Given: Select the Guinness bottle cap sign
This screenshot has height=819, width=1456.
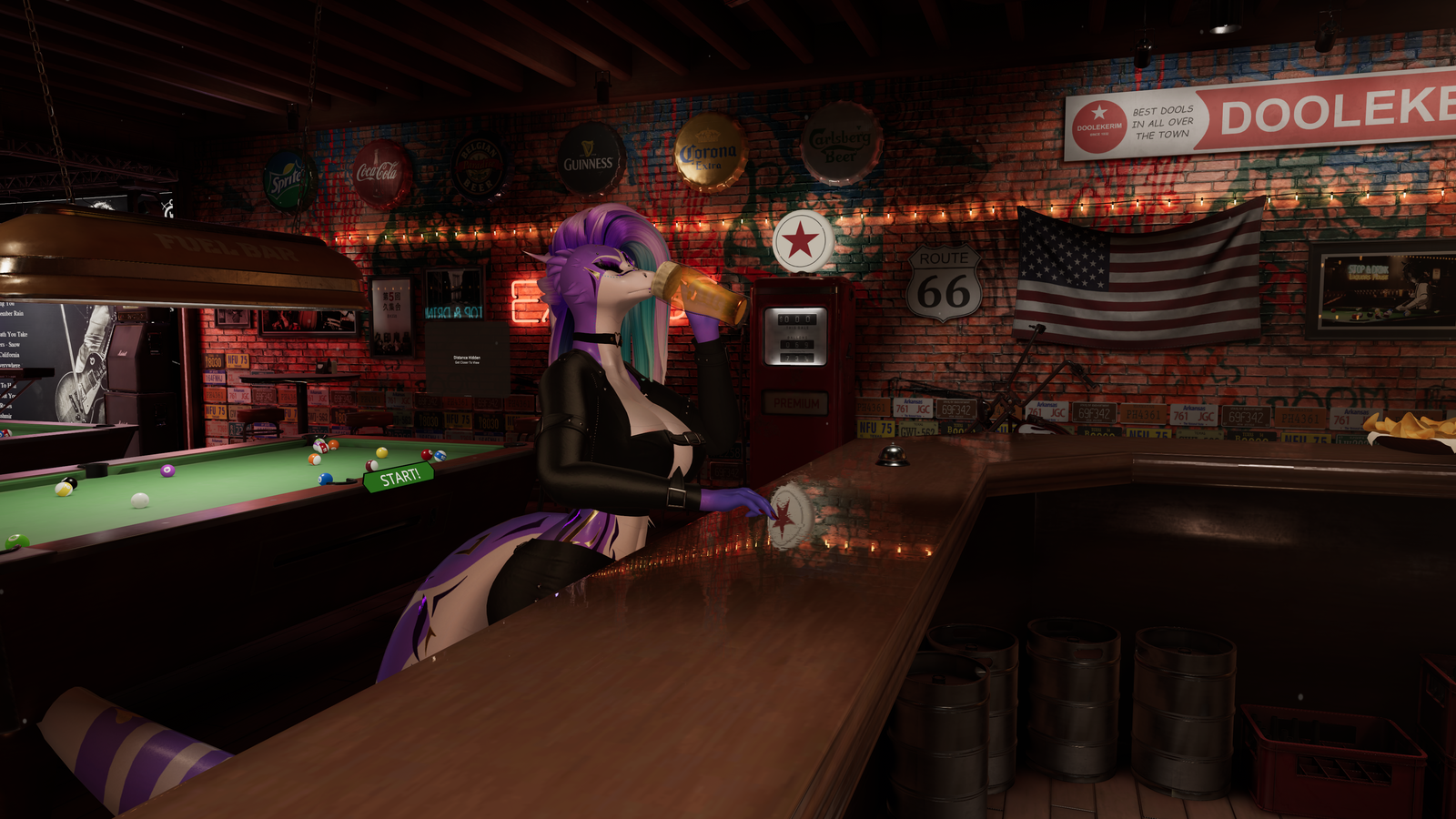Looking at the screenshot, I should [x=590, y=157].
